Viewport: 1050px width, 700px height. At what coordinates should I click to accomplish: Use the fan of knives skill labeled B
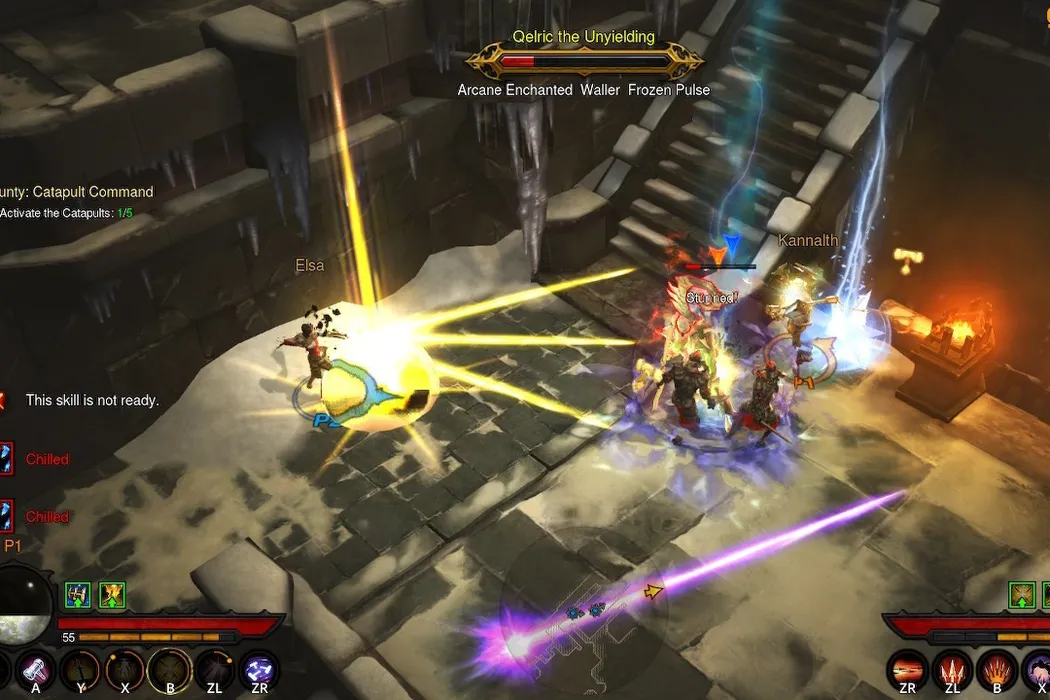[996, 670]
